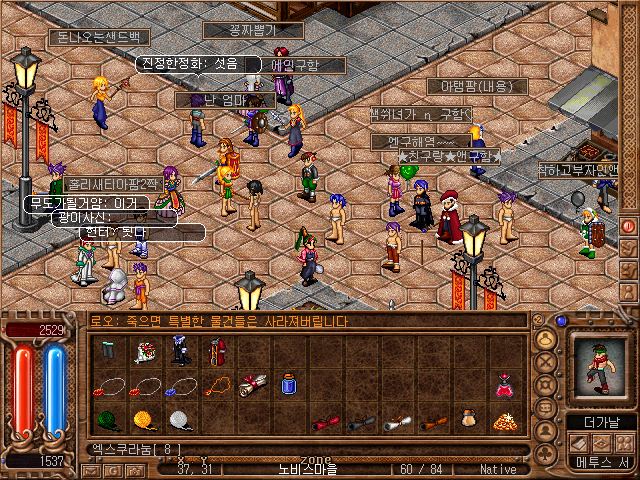Click the red round side button
This screenshot has width=640, height=480.
tap(629, 226)
